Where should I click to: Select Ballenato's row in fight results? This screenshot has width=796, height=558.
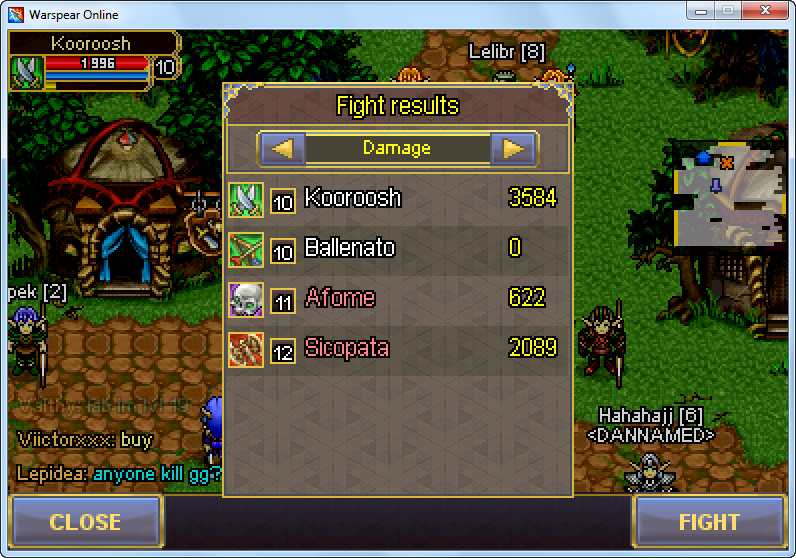tap(397, 248)
